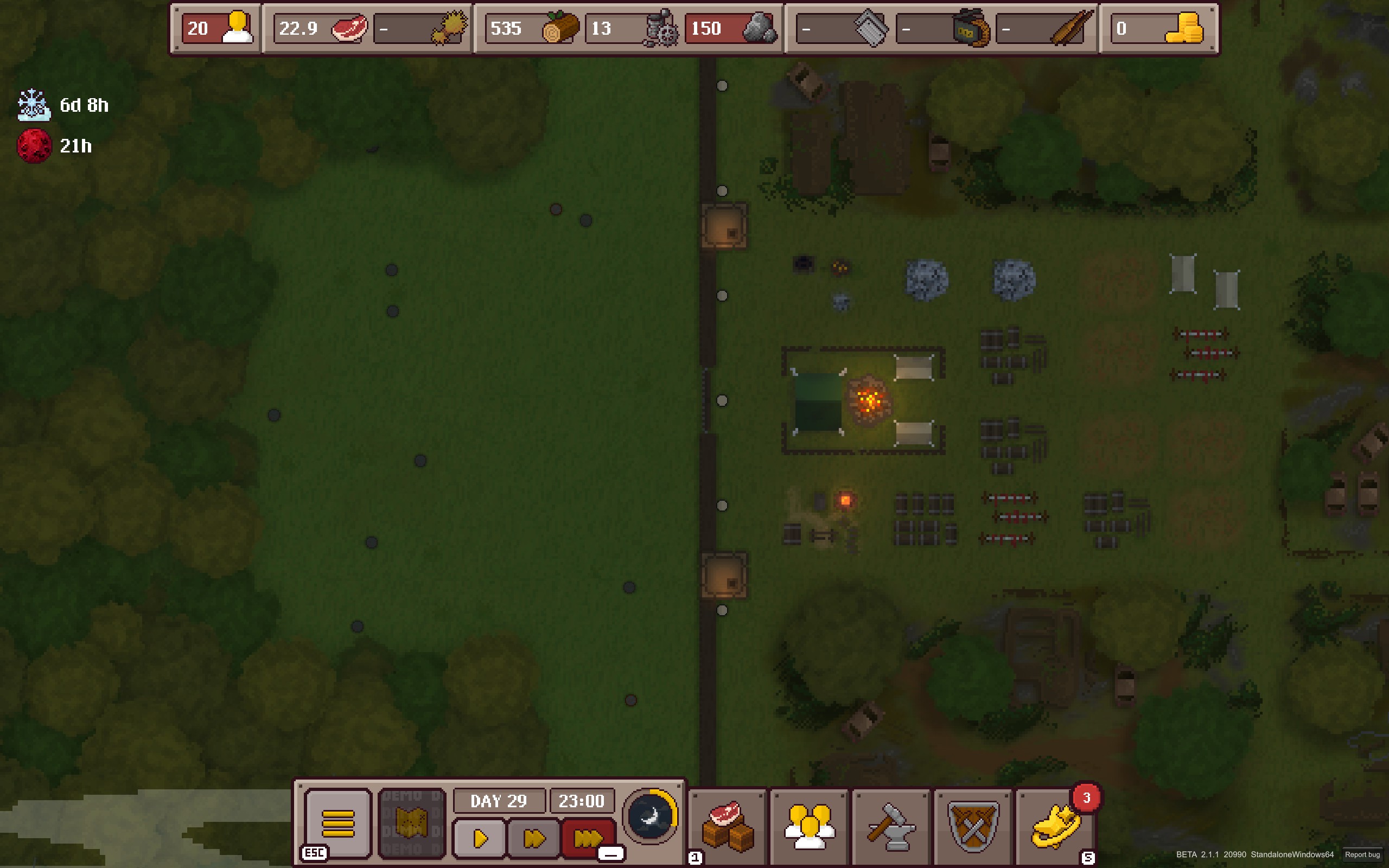
Task: Click the winter snowflake countdown icon
Action: tap(34, 105)
